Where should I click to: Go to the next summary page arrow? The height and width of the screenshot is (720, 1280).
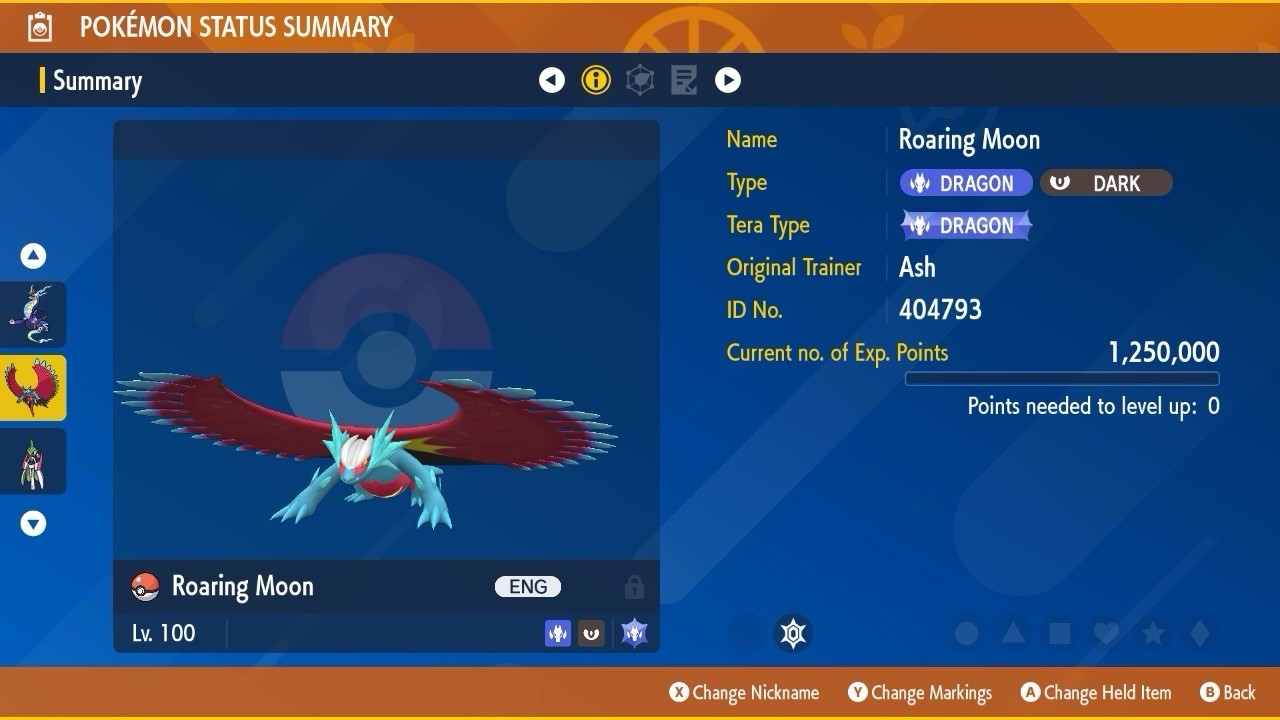pyautogui.click(x=728, y=80)
